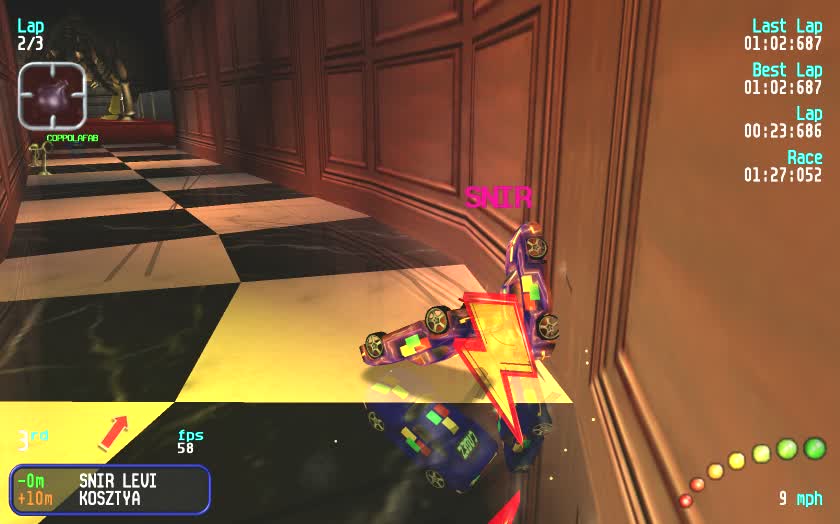Image resolution: width=840 pixels, height=524 pixels.
Task: Click the red direction arrow indicator
Action: pos(114,432)
